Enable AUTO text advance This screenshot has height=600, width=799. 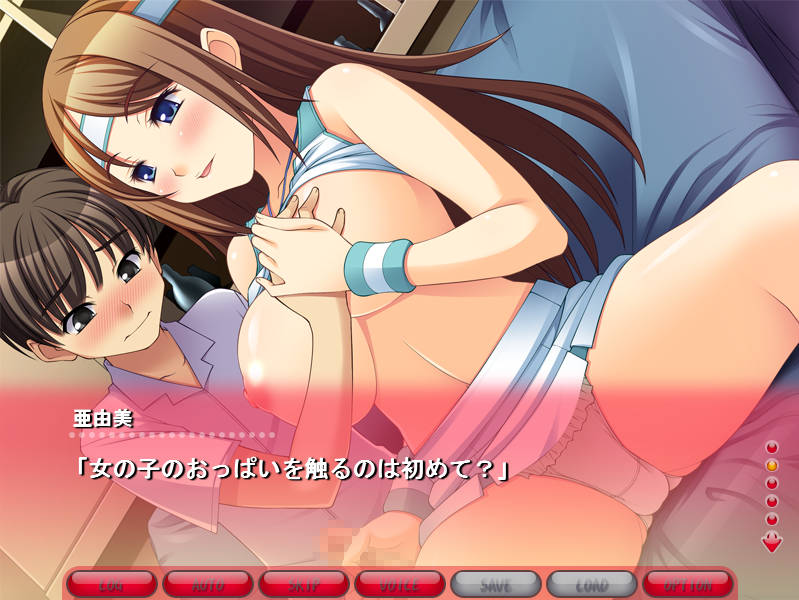[208, 583]
